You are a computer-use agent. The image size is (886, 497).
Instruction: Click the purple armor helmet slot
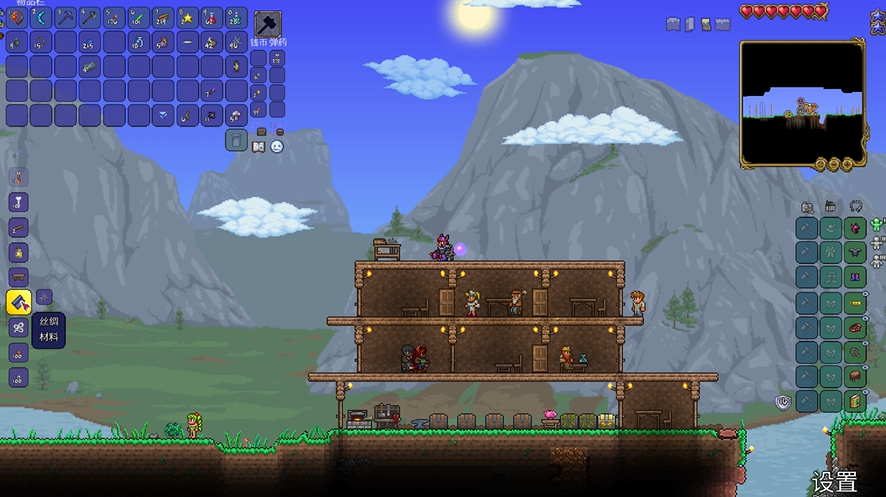(855, 227)
